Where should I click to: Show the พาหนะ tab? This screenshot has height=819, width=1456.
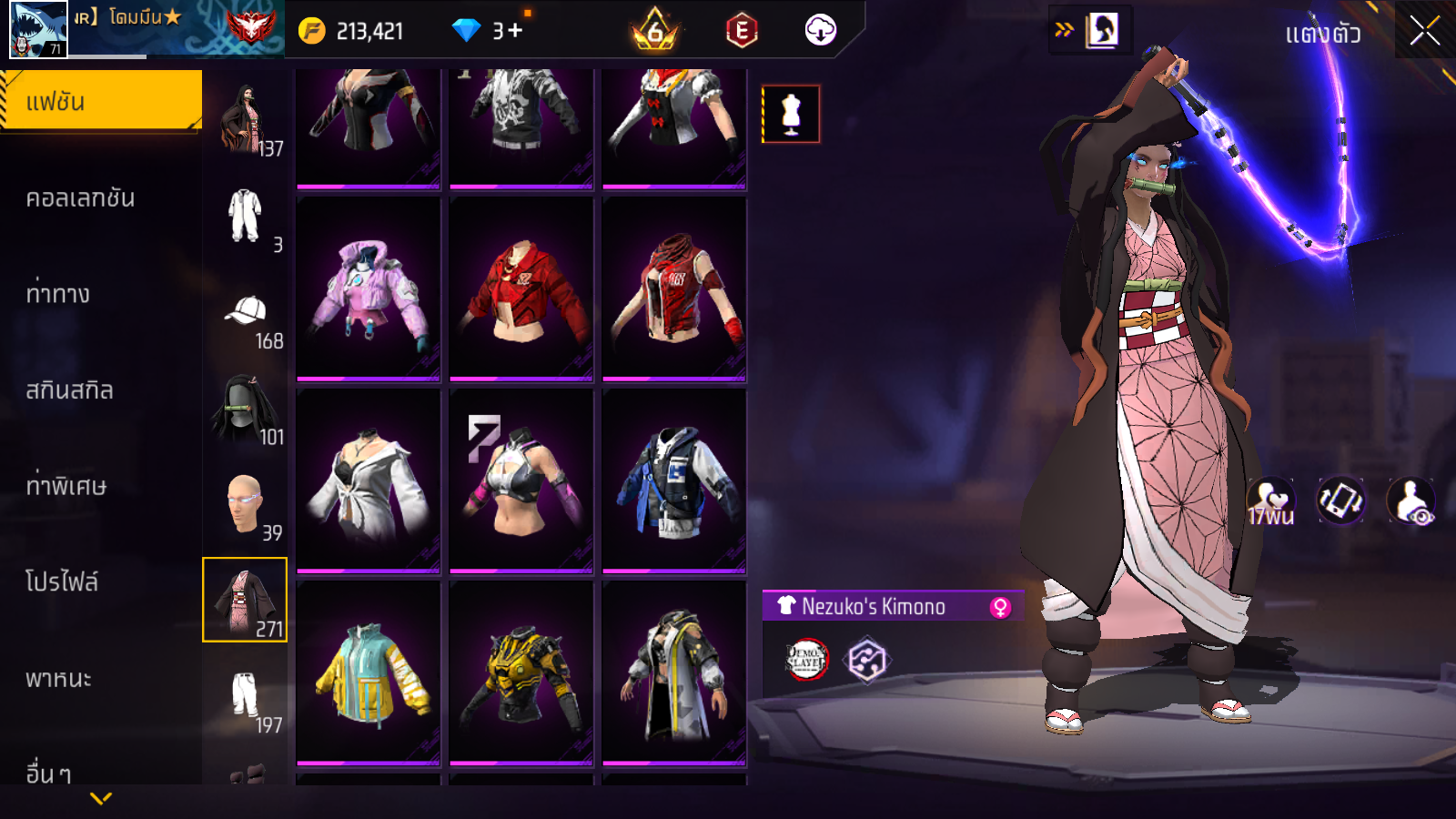[x=58, y=679]
